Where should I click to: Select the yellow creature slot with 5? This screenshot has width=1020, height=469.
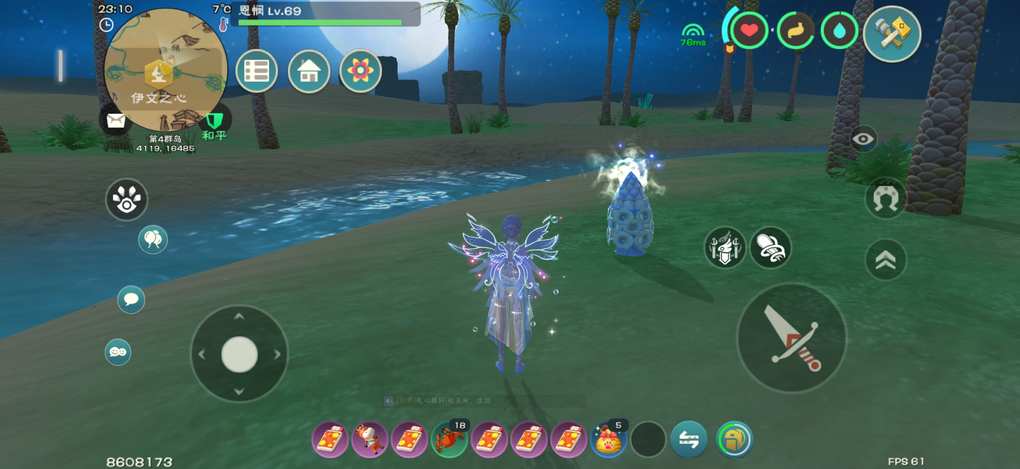click(608, 439)
